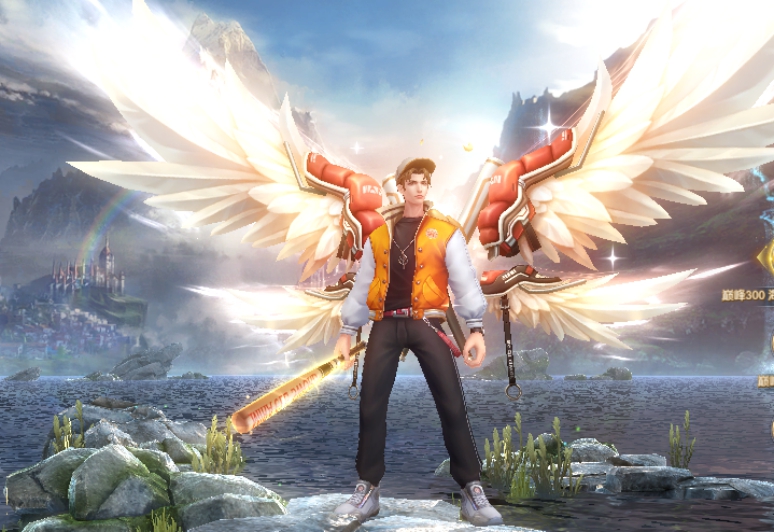Select the gold diamond emblem above 巅峰300 label
The height and width of the screenshot is (532, 774).
765,258
